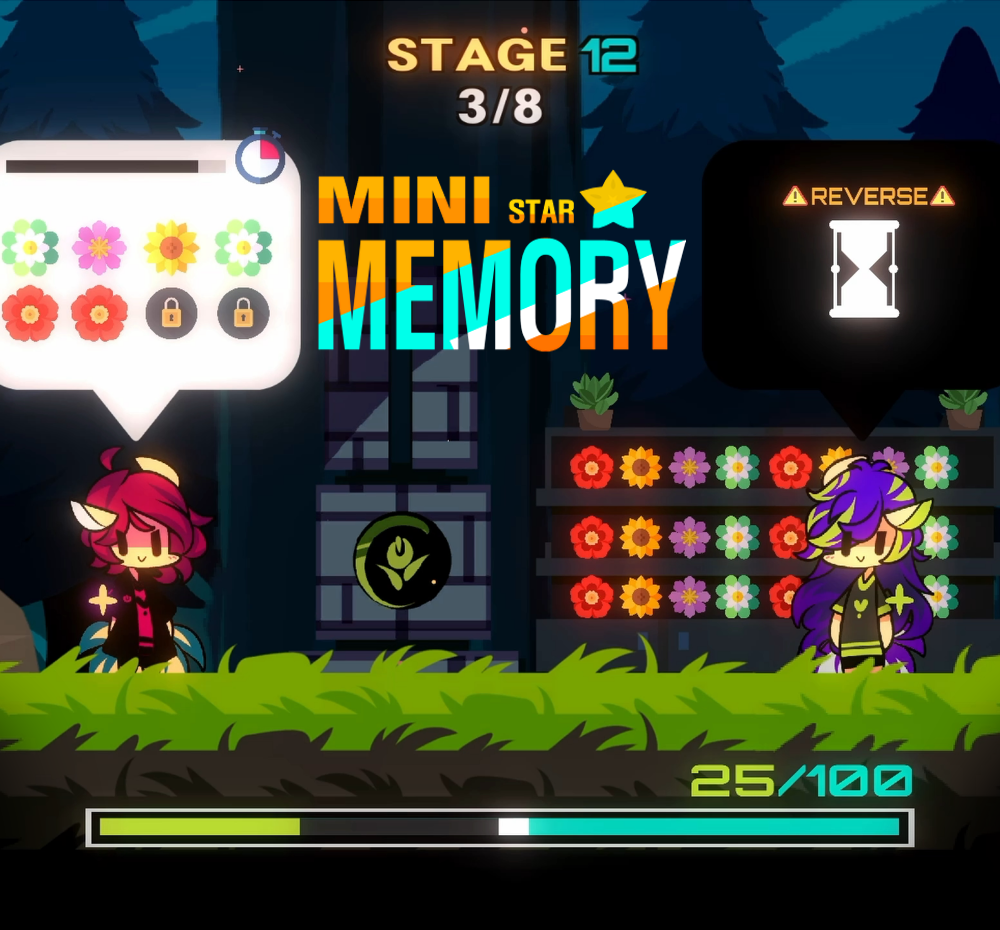Pick the yellow sunflower in the white speech bubble

point(171,247)
